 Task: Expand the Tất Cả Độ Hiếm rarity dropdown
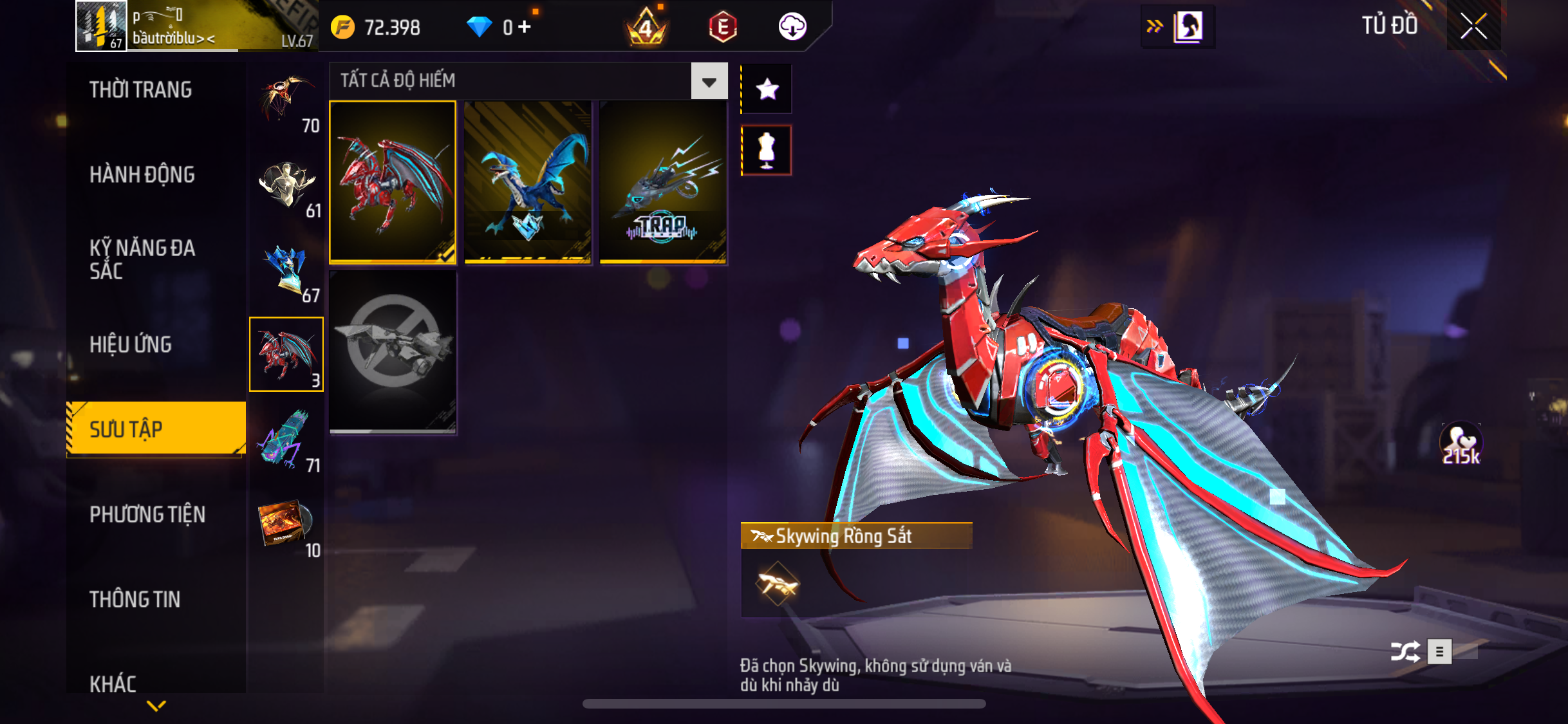click(x=709, y=82)
